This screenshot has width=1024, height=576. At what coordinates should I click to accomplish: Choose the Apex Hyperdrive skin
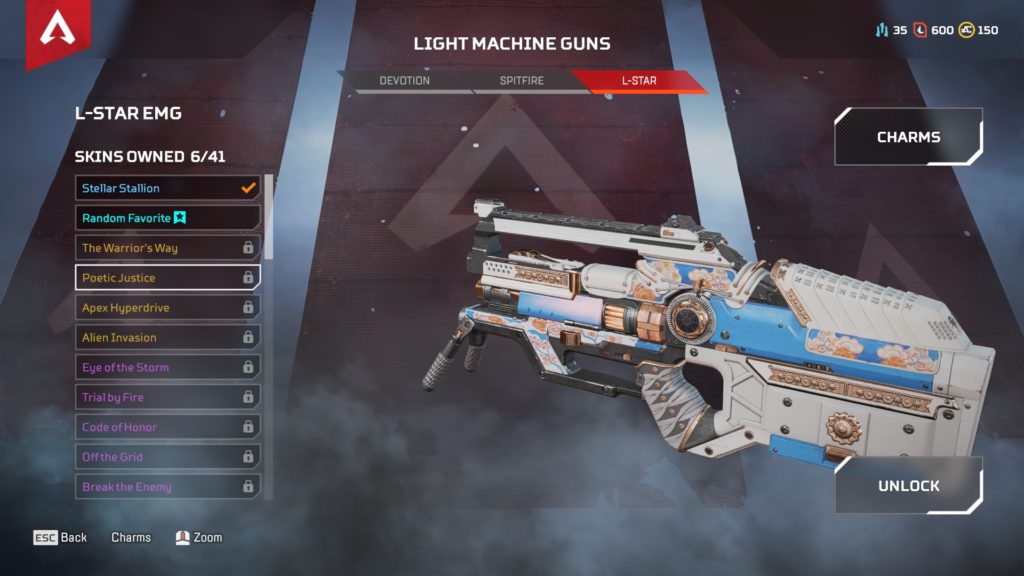[167, 308]
